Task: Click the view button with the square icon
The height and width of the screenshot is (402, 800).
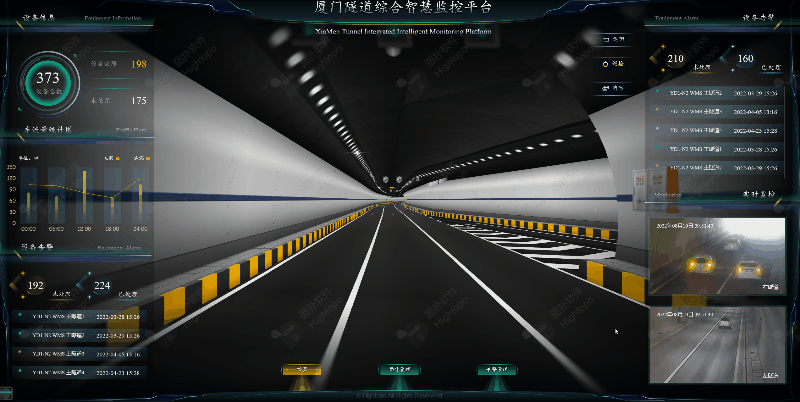Action: pyautogui.click(x=612, y=40)
